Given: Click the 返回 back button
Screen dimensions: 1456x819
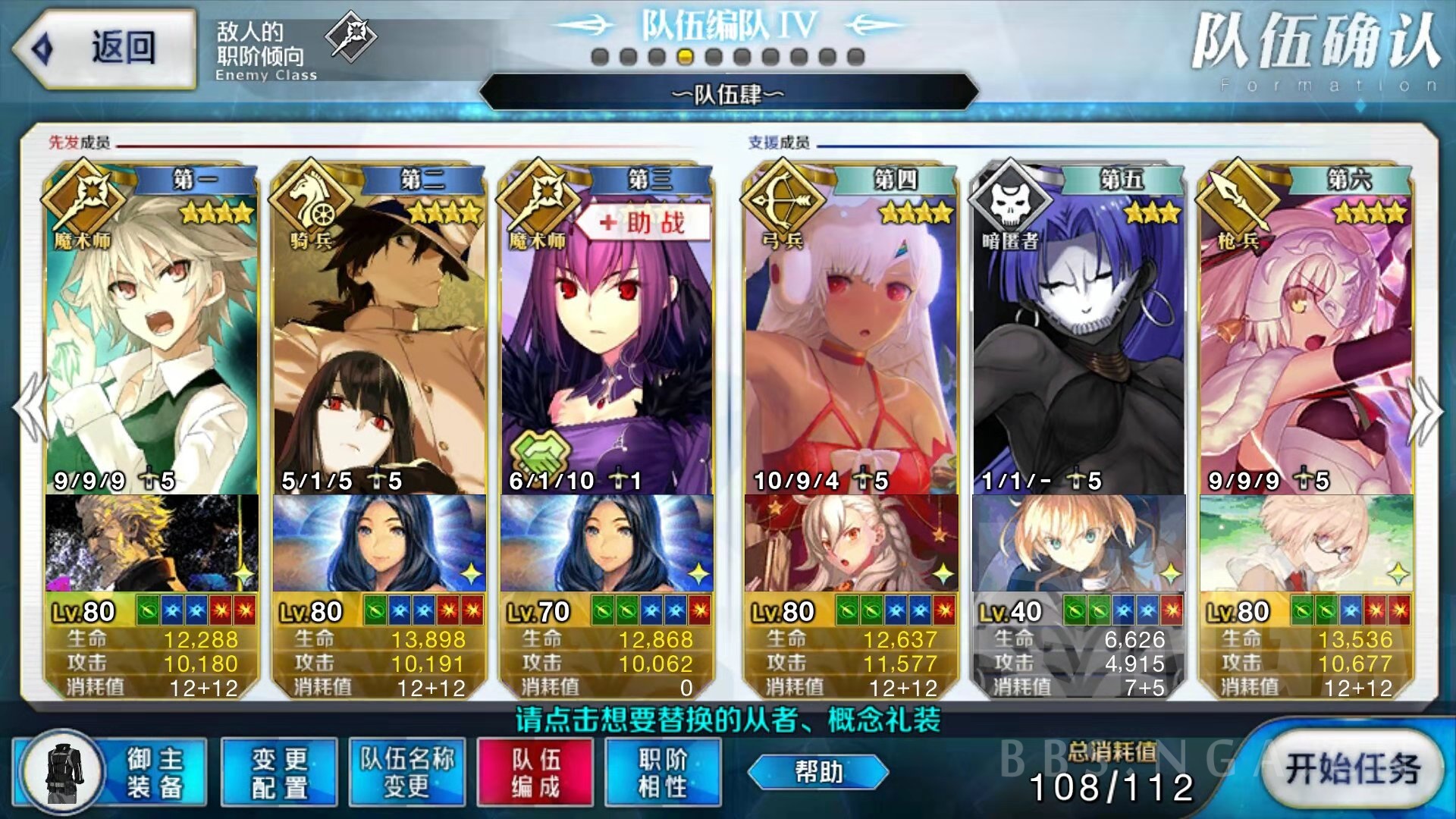Looking at the screenshot, I should click(105, 48).
